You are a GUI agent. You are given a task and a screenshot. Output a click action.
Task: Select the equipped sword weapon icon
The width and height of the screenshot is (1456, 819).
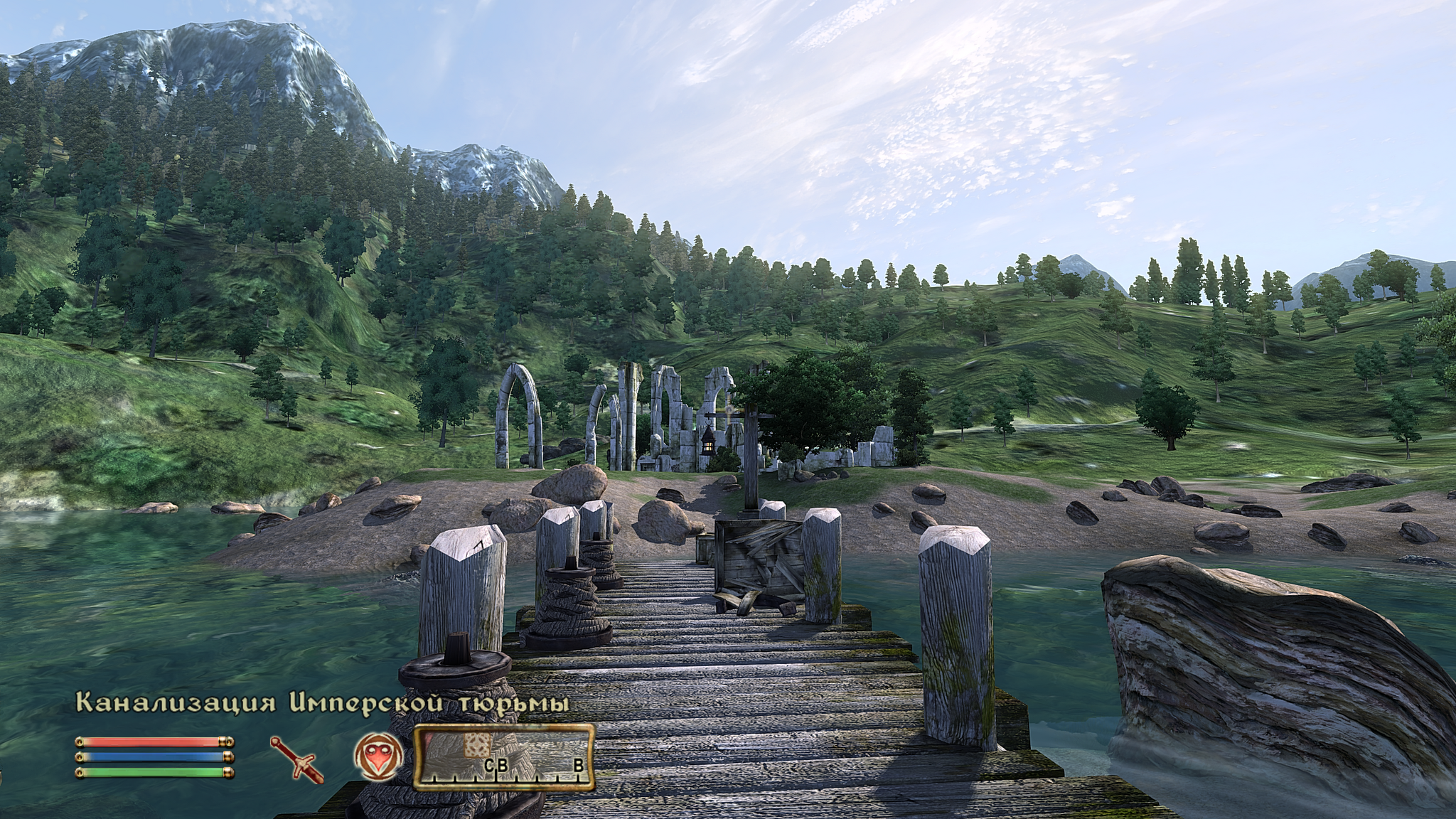coord(296,756)
